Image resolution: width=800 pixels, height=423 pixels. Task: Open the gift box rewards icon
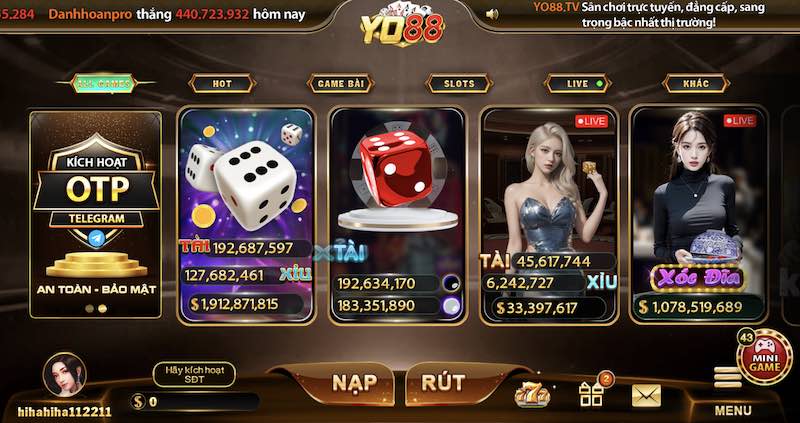pyautogui.click(x=591, y=394)
